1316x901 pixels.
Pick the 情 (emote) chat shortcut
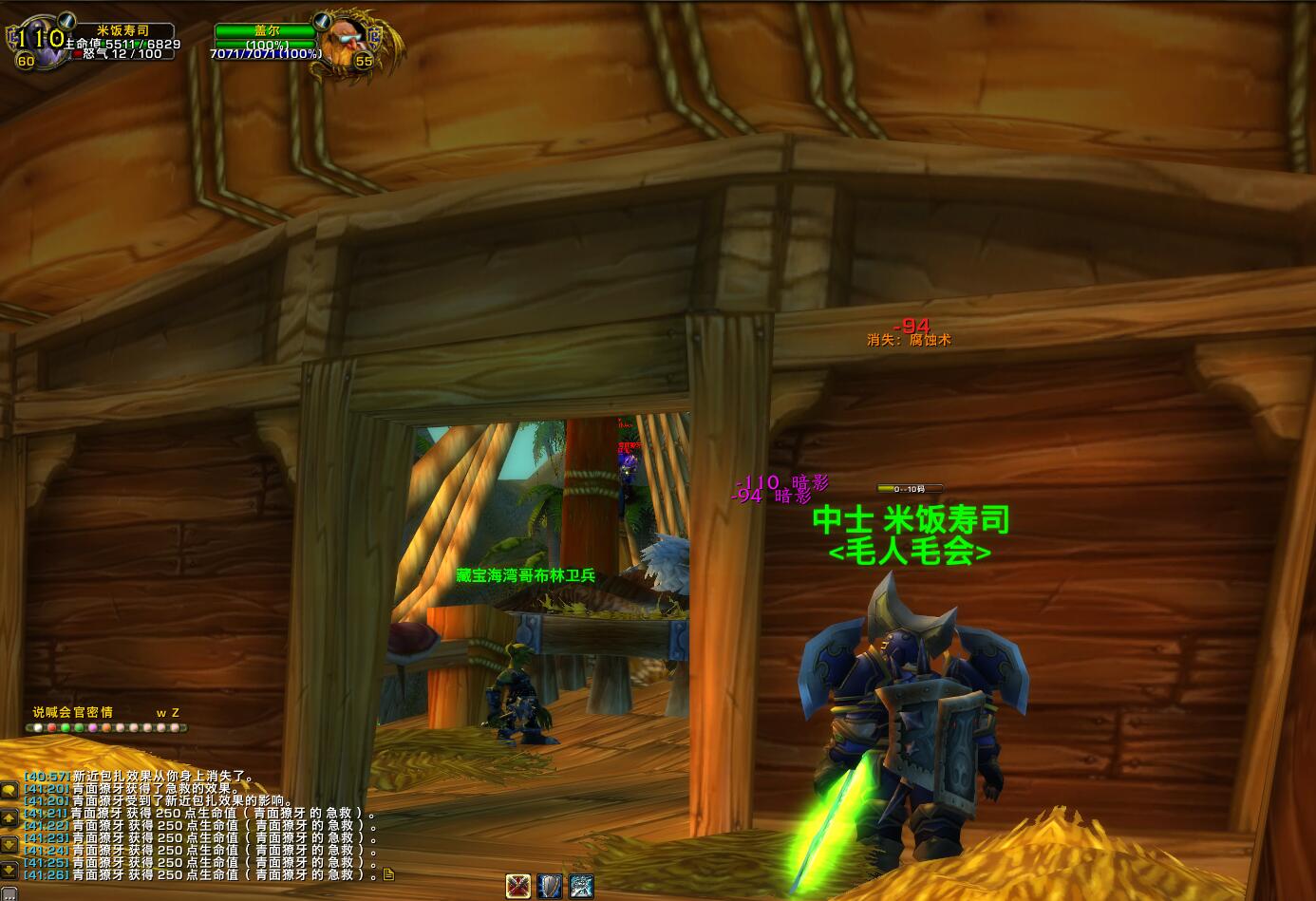106,712
